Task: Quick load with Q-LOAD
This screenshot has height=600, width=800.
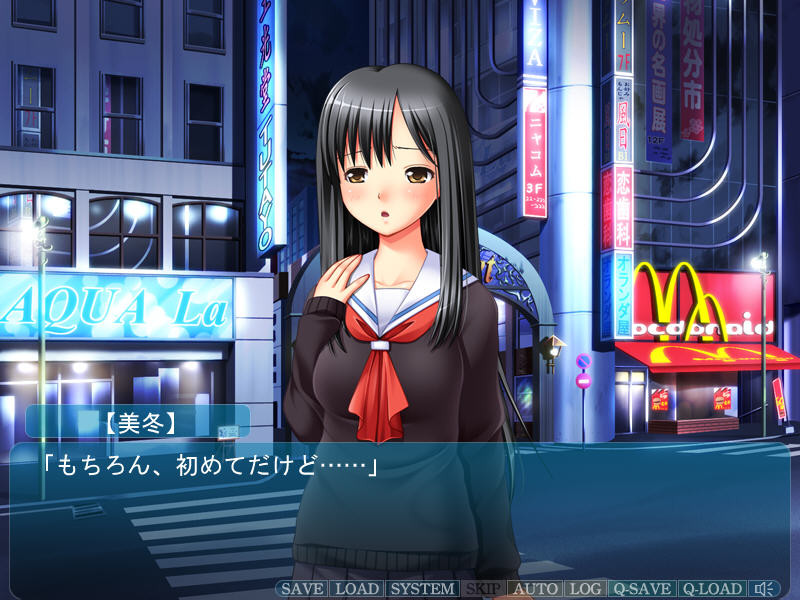Action: point(712,589)
